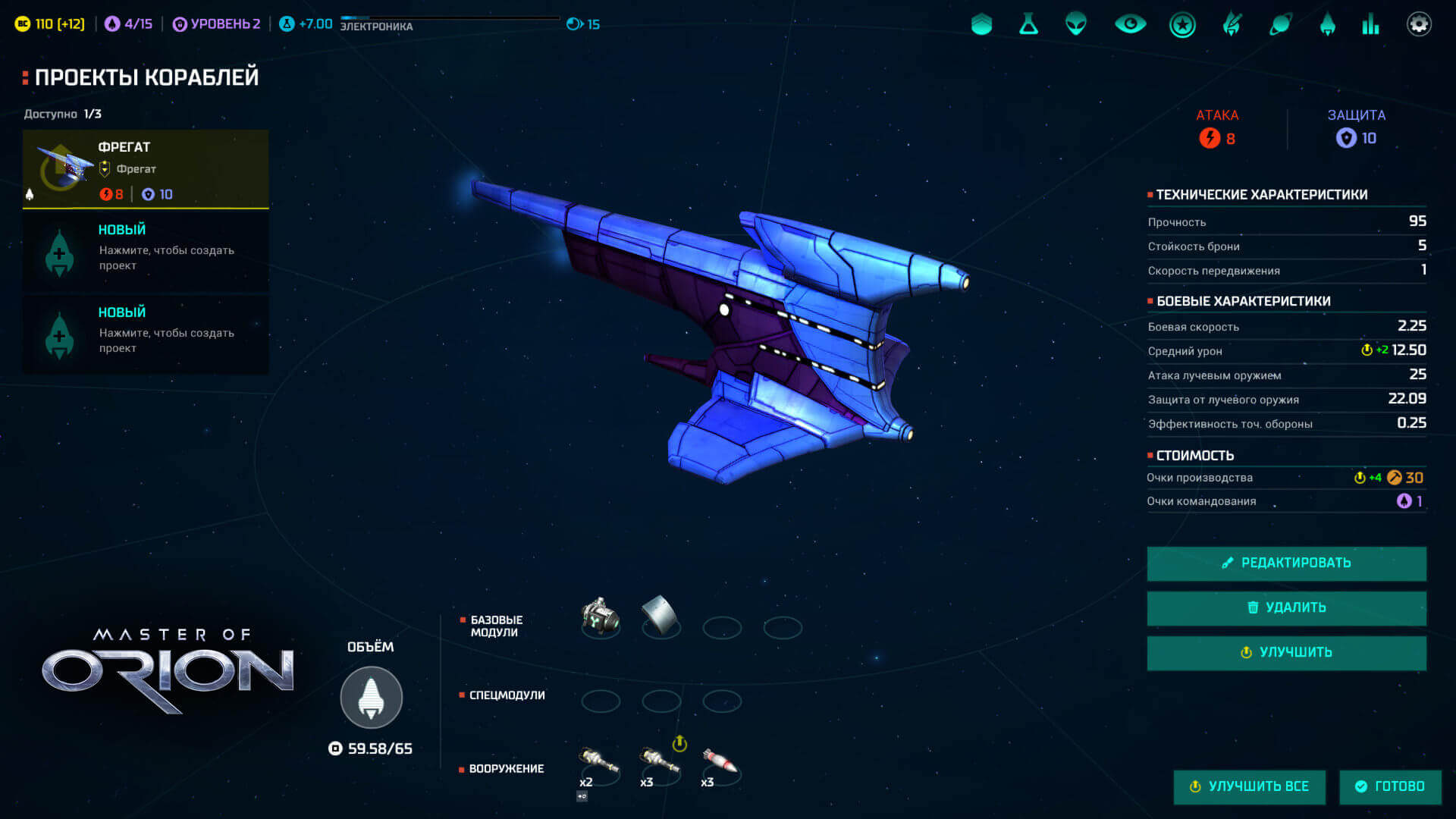Show the alien races screen
Screen dimensions: 1456x819
pos(1076,24)
